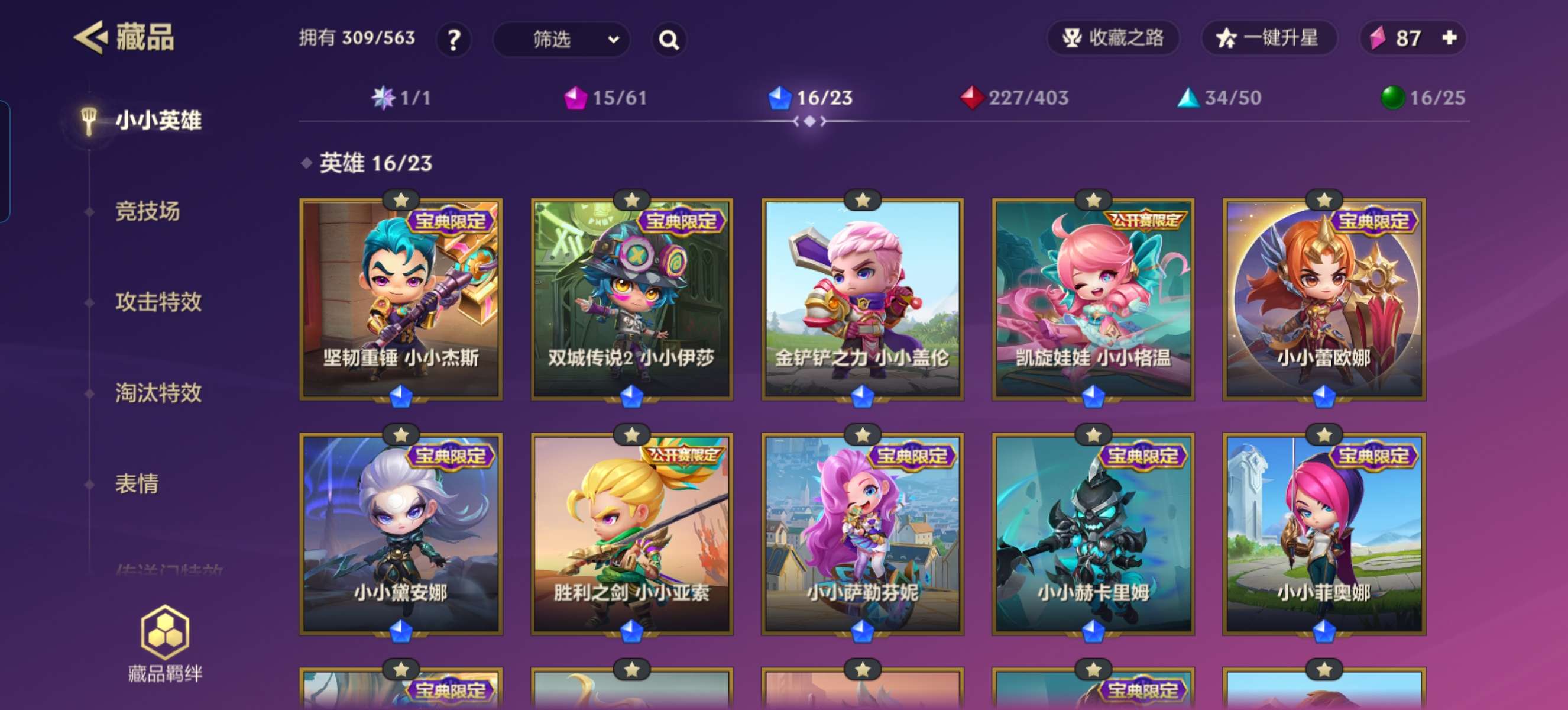
Task: Click the magnifier search button
Action: tap(669, 40)
